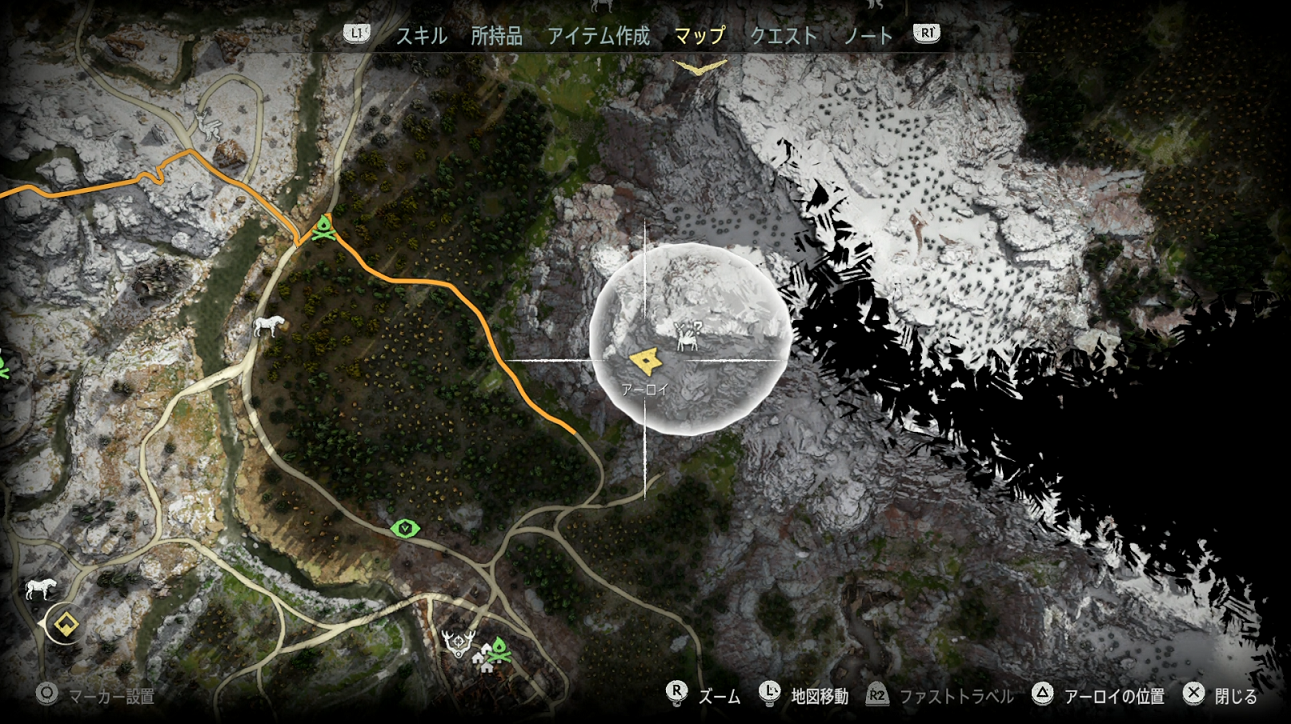Viewport: 1291px width, 724px height.
Task: Click the village houses icon in the settlement
Action: tap(483, 658)
